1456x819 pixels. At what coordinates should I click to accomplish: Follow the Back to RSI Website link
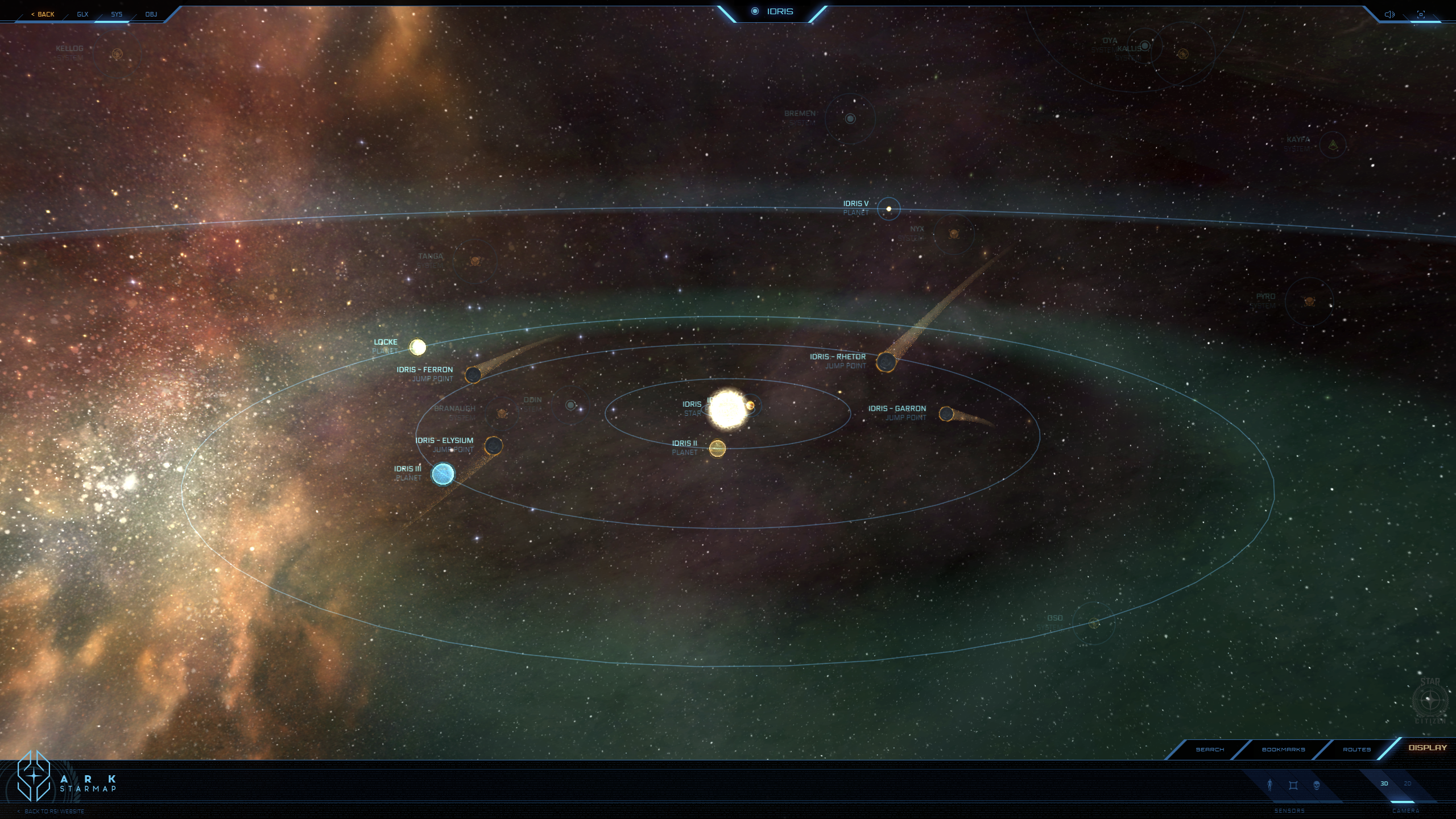point(54,811)
